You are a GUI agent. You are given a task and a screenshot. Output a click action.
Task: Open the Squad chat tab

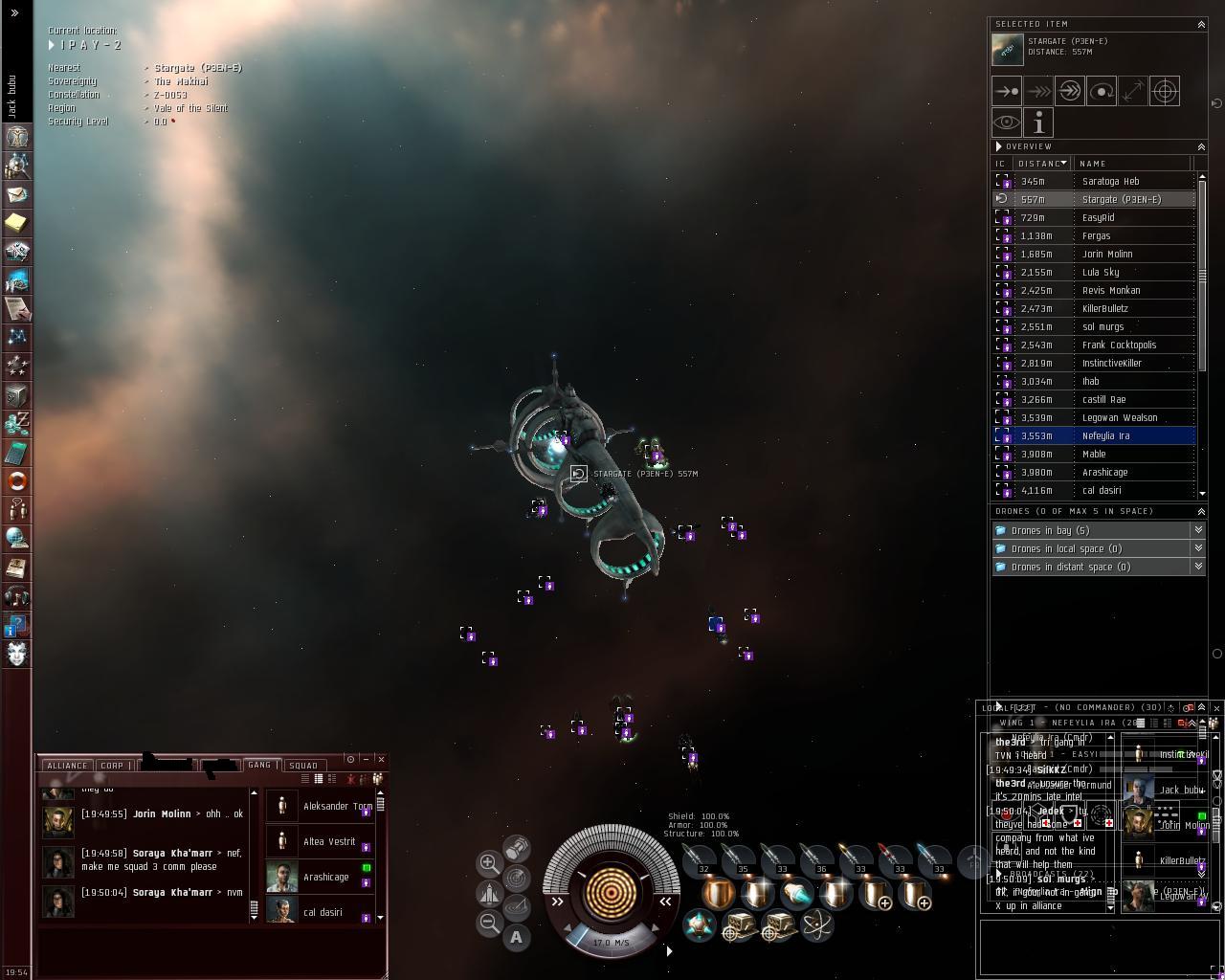point(303,766)
